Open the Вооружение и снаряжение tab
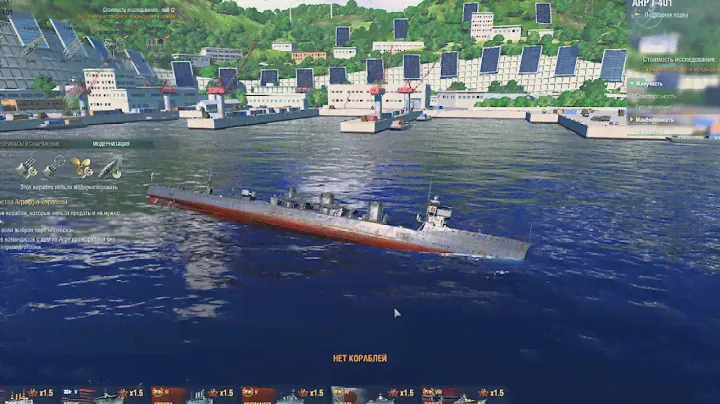Viewport: 720px width, 404px height. click(32, 143)
